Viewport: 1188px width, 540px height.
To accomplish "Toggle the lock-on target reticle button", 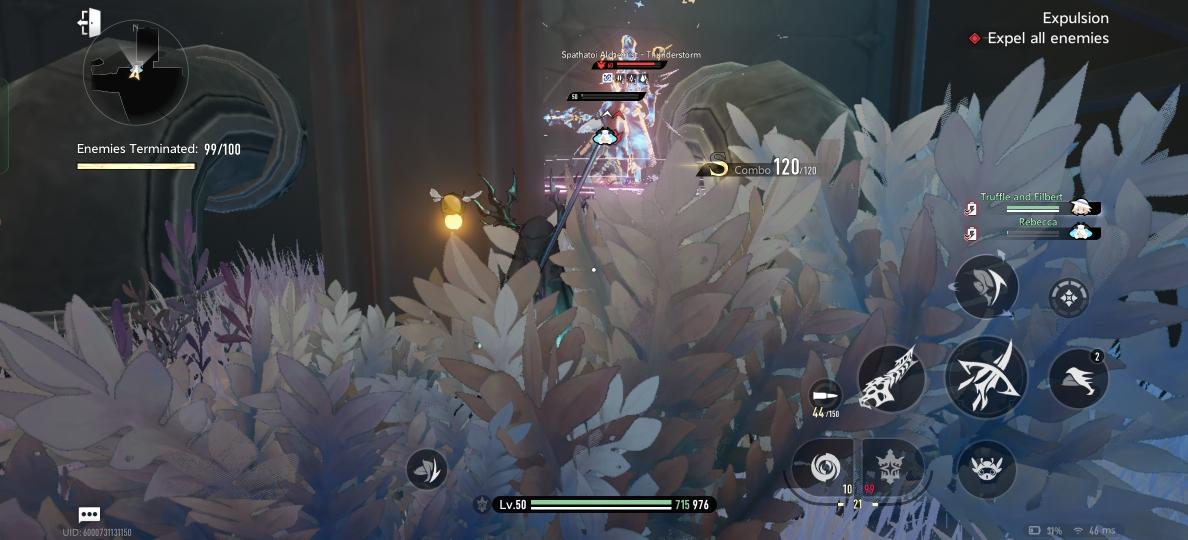I will click(1069, 297).
